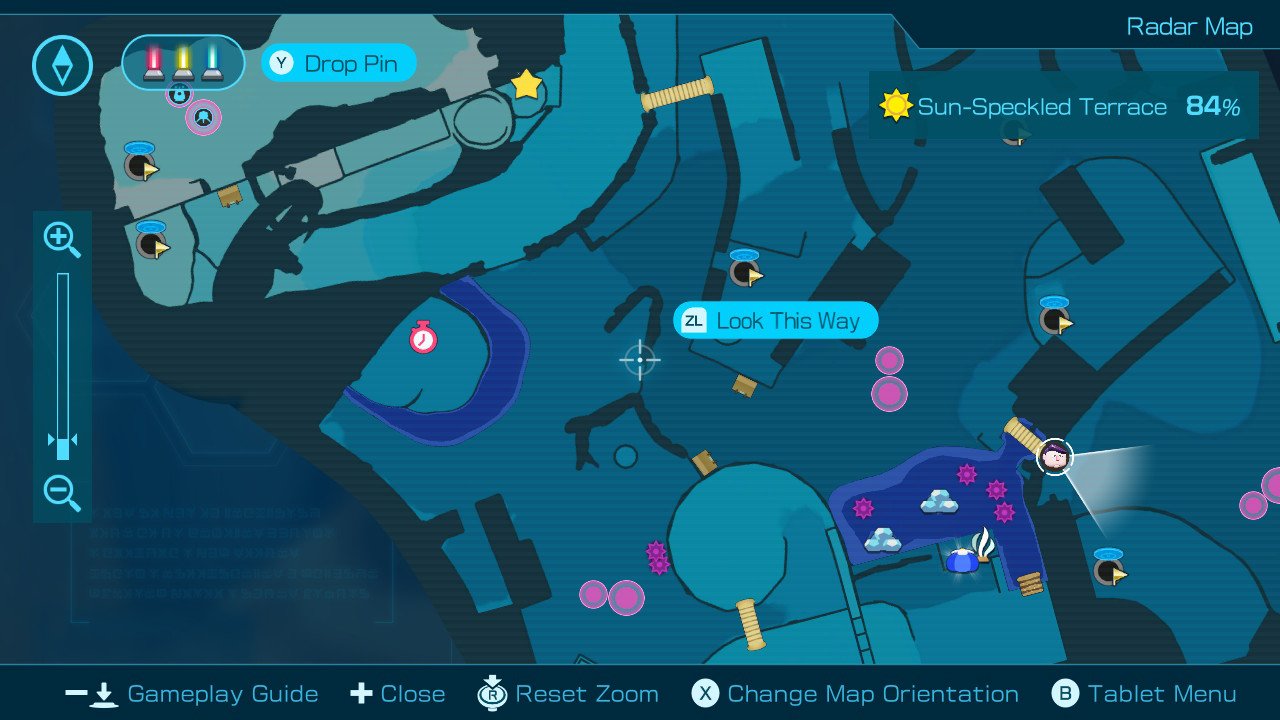Reset Zoom on the map
Viewport: 1280px width, 720px height.
(x=568, y=694)
